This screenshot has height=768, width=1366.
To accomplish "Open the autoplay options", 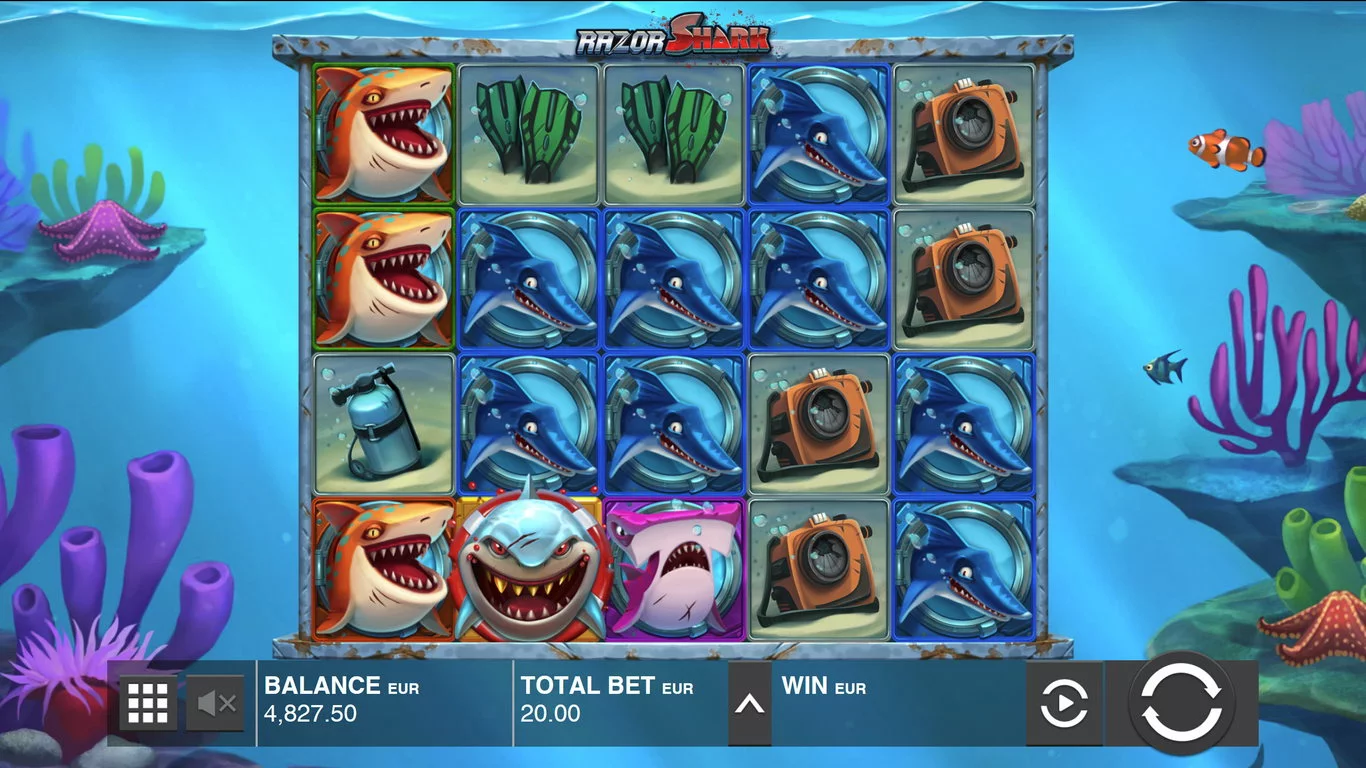I will coord(1064,705).
